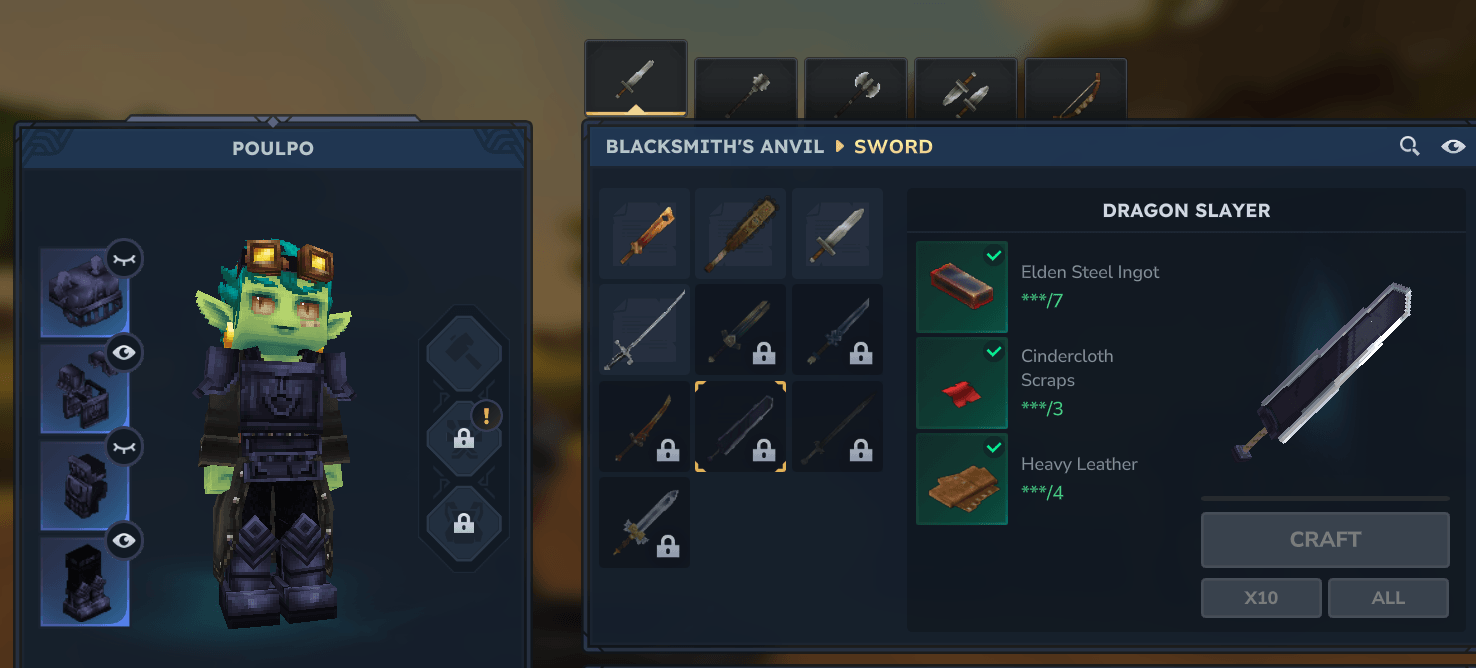Select the ALL craft quantity button
1476x668 pixels.
click(x=1388, y=598)
